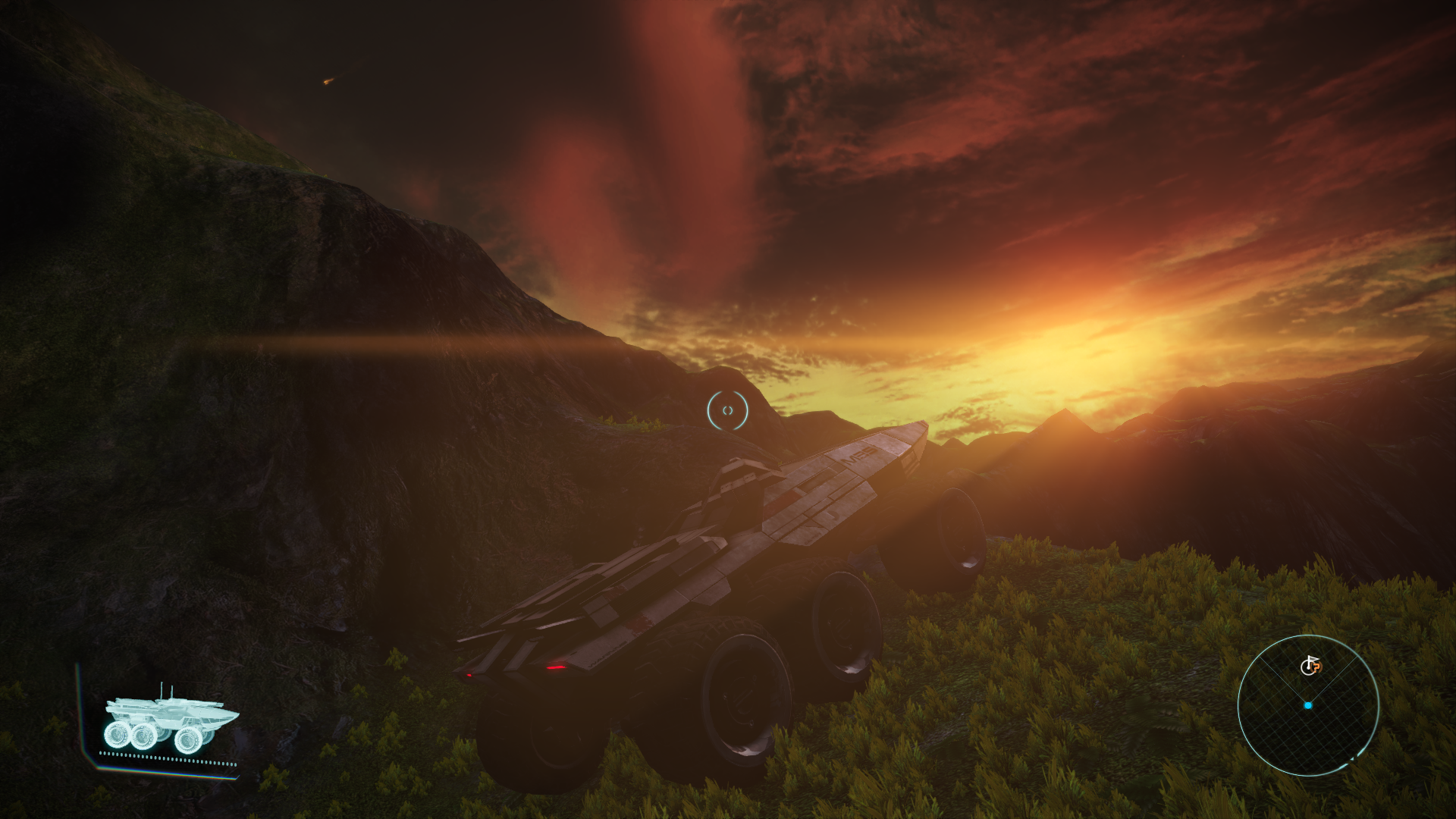Click the circular targeting reticle

[727, 411]
